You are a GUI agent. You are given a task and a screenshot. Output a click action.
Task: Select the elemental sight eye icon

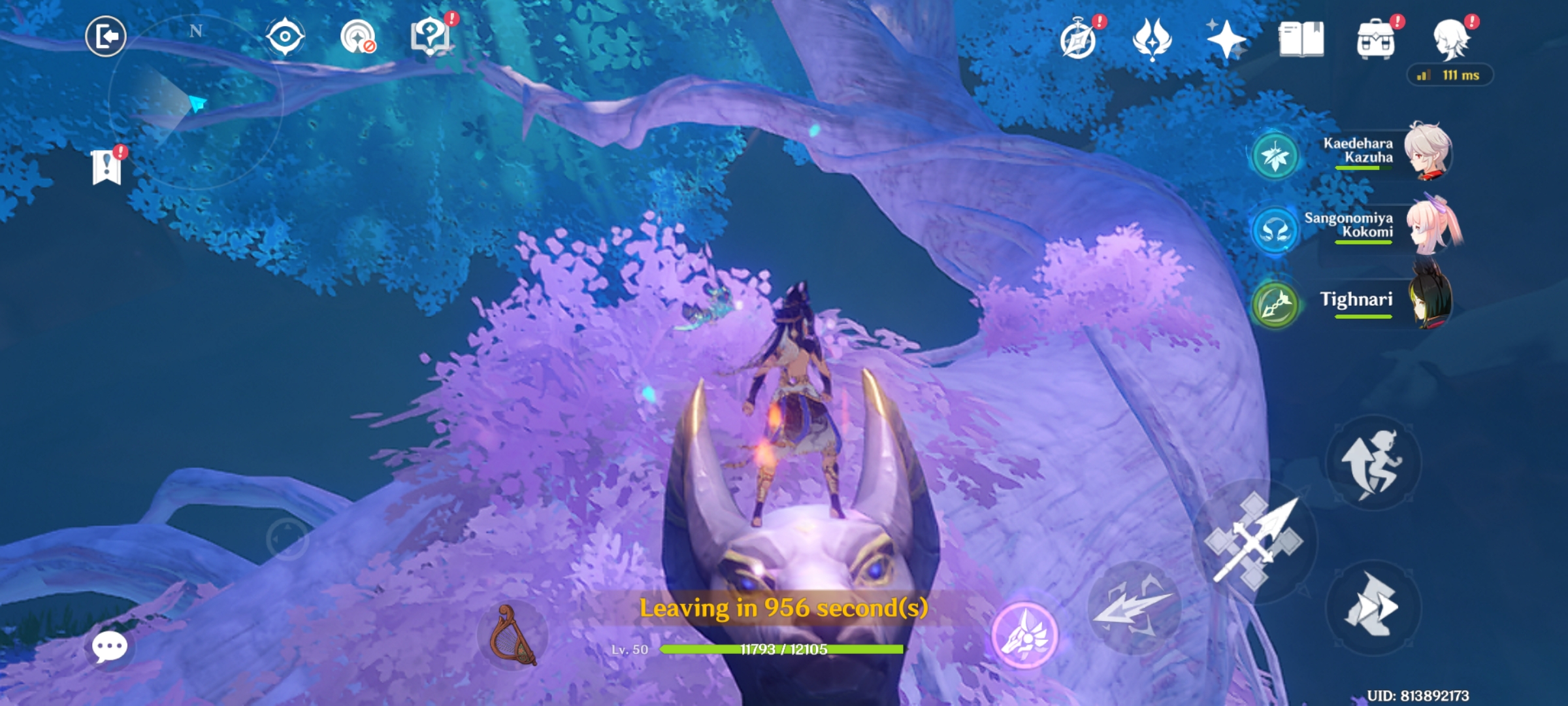pos(284,37)
